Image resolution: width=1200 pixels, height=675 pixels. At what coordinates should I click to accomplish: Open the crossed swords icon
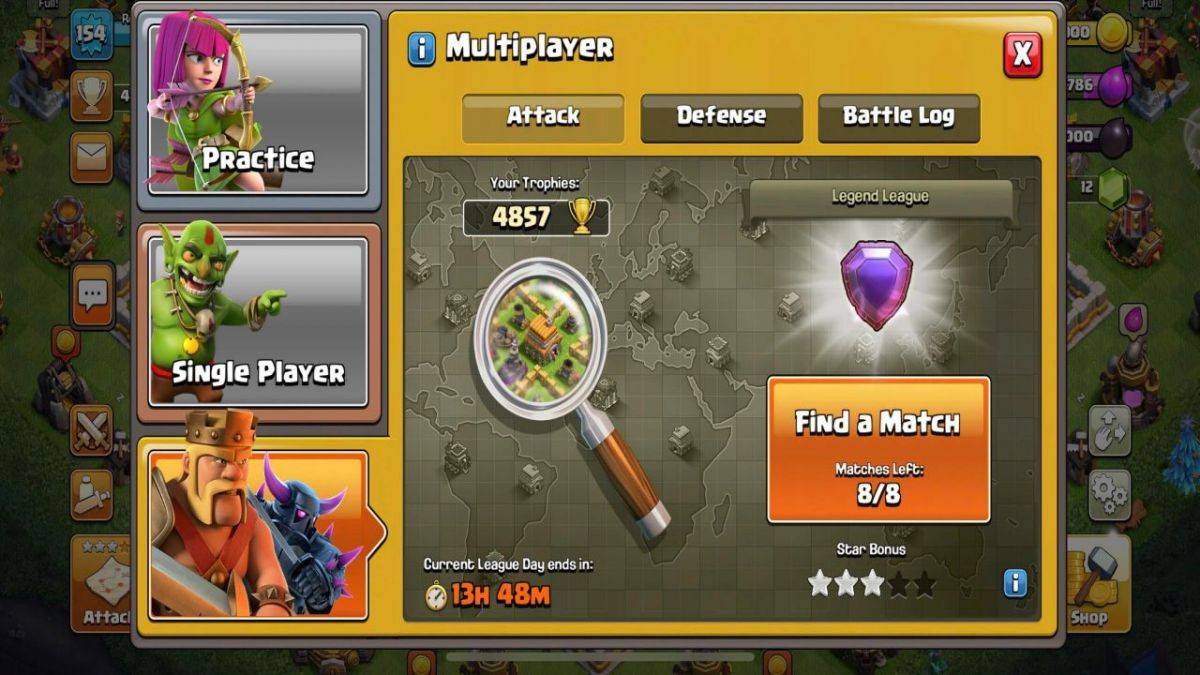[91, 430]
